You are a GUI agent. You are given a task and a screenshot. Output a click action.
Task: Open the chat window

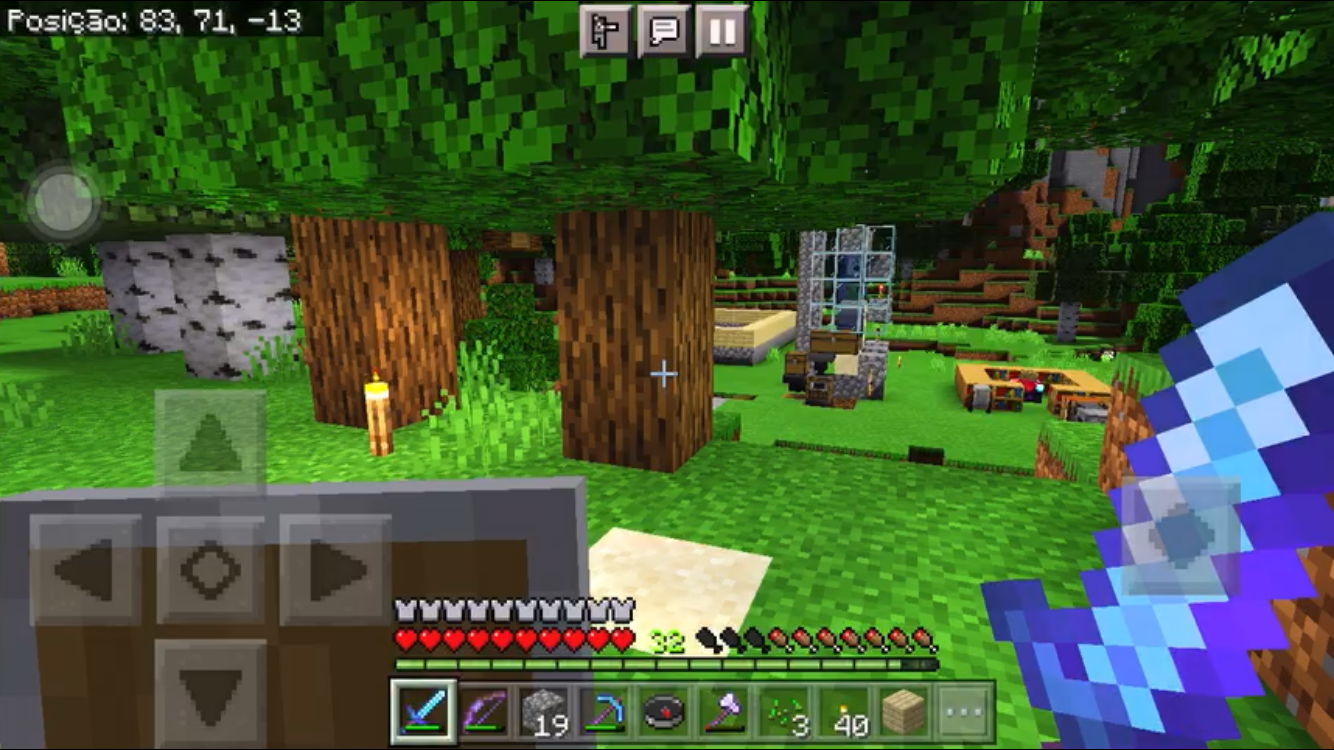click(663, 31)
